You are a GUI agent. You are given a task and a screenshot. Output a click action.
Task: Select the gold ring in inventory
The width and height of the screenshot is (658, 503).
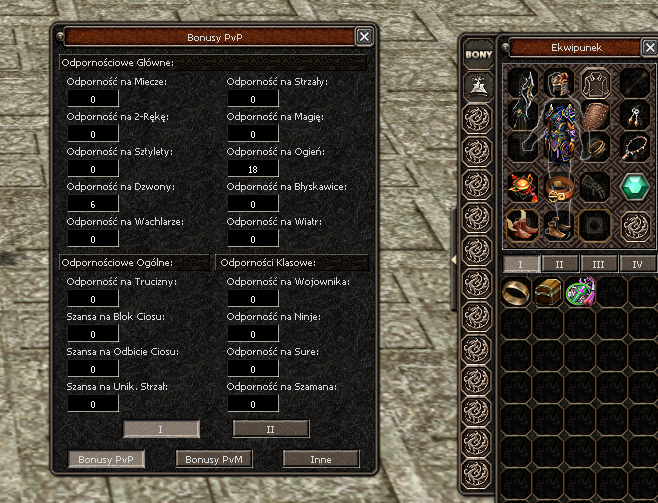tap(518, 293)
